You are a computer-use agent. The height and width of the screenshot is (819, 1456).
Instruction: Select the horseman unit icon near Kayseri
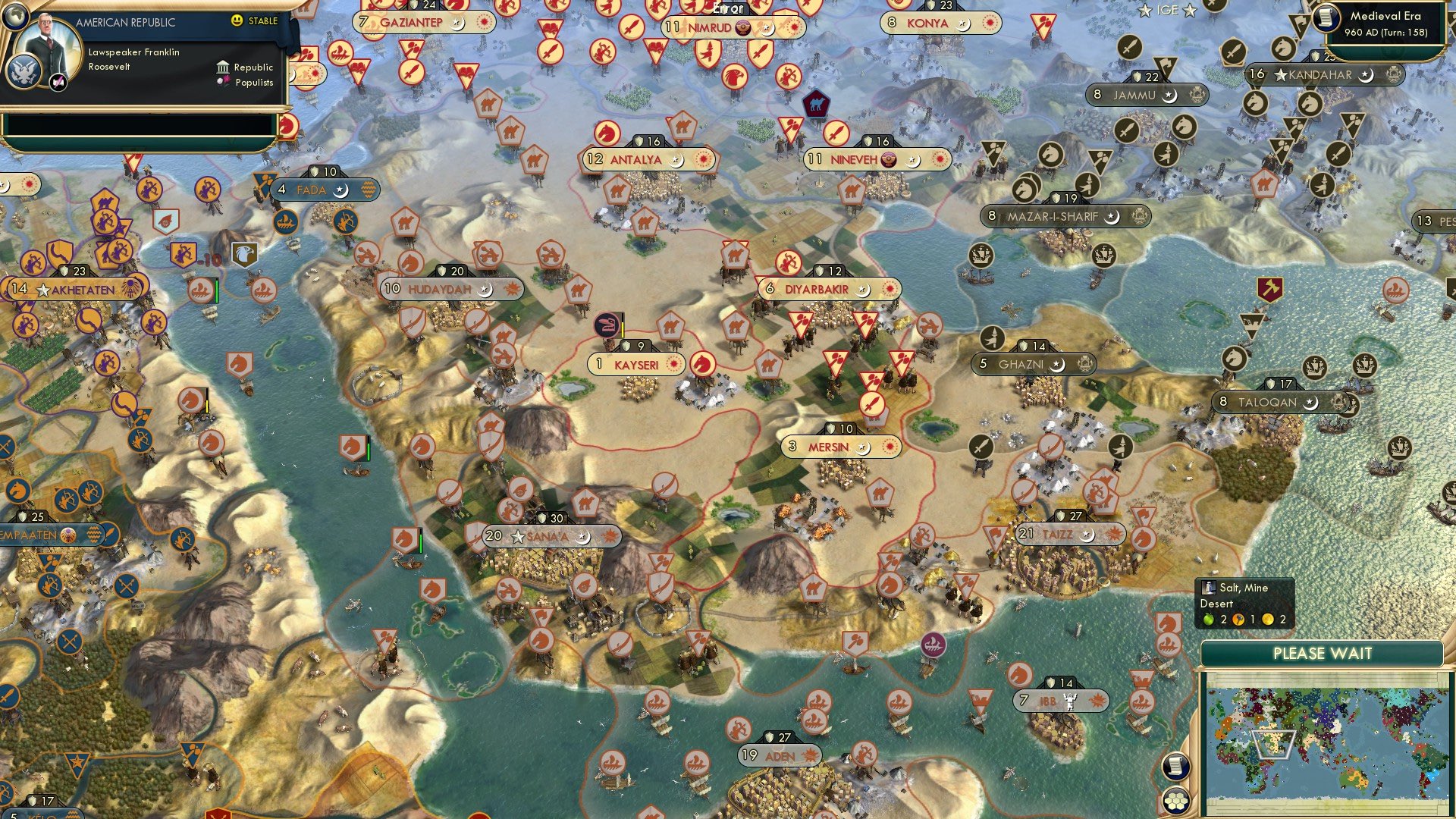tap(701, 364)
